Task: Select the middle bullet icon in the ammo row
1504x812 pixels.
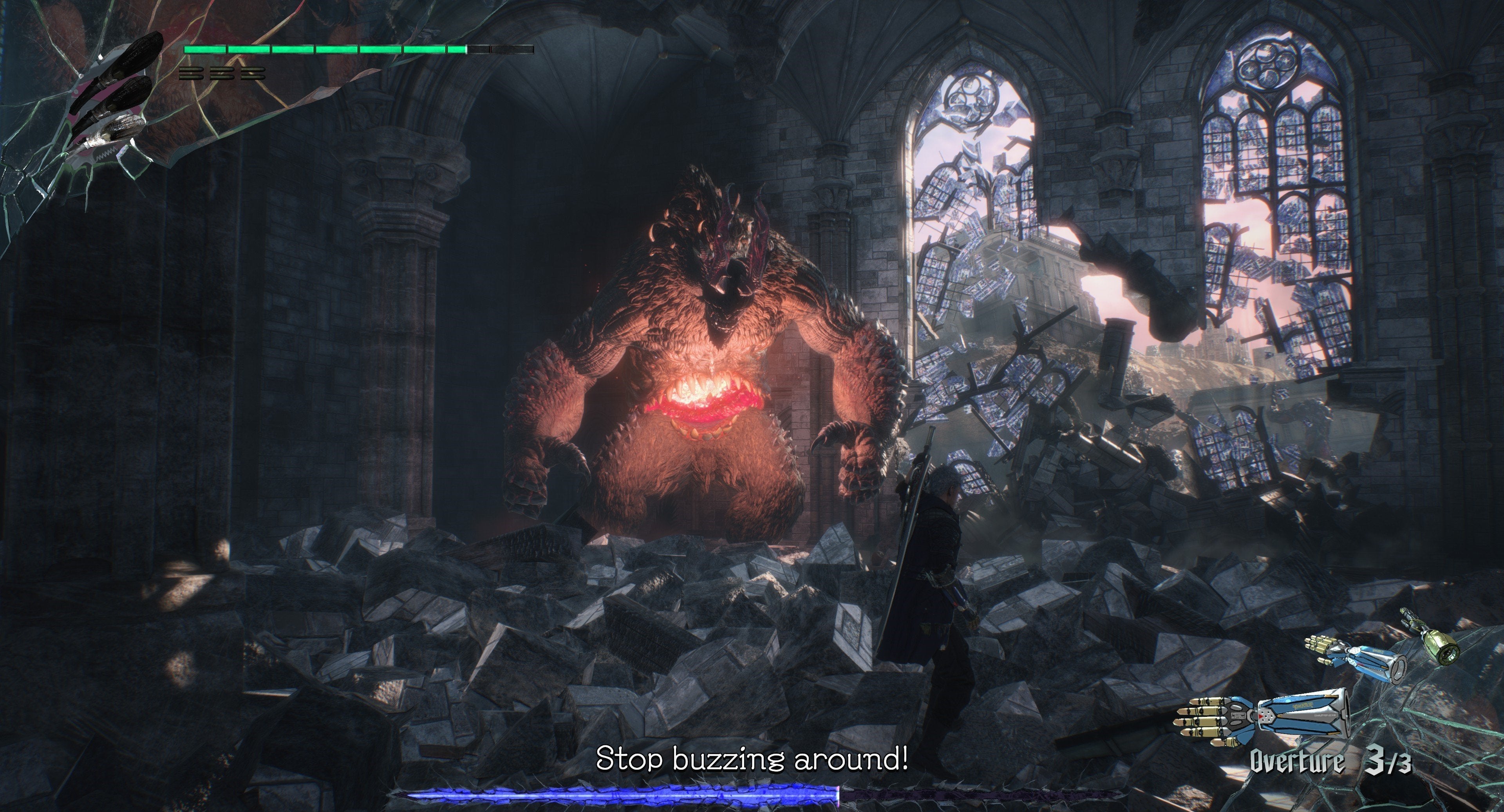Action: click(x=222, y=74)
